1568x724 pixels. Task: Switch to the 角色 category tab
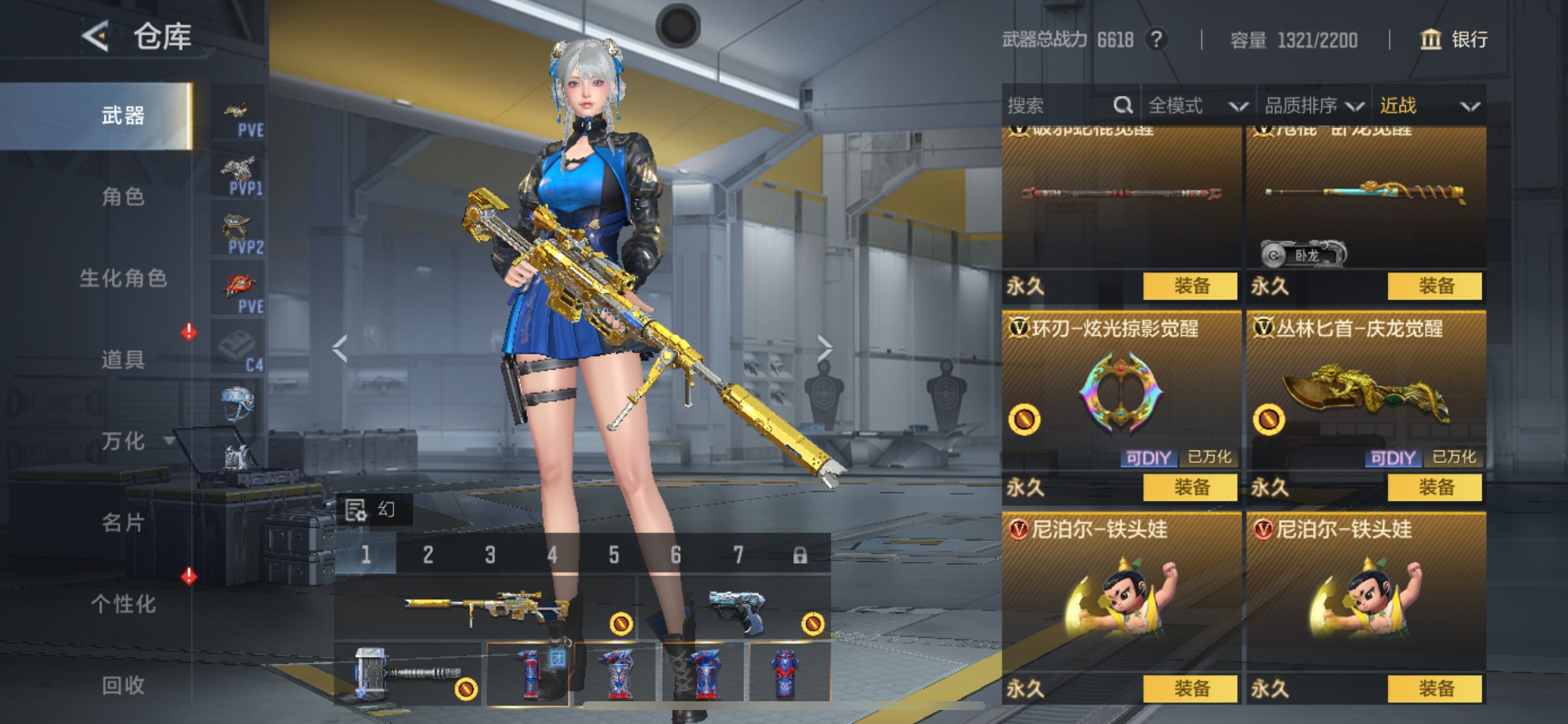[x=123, y=196]
